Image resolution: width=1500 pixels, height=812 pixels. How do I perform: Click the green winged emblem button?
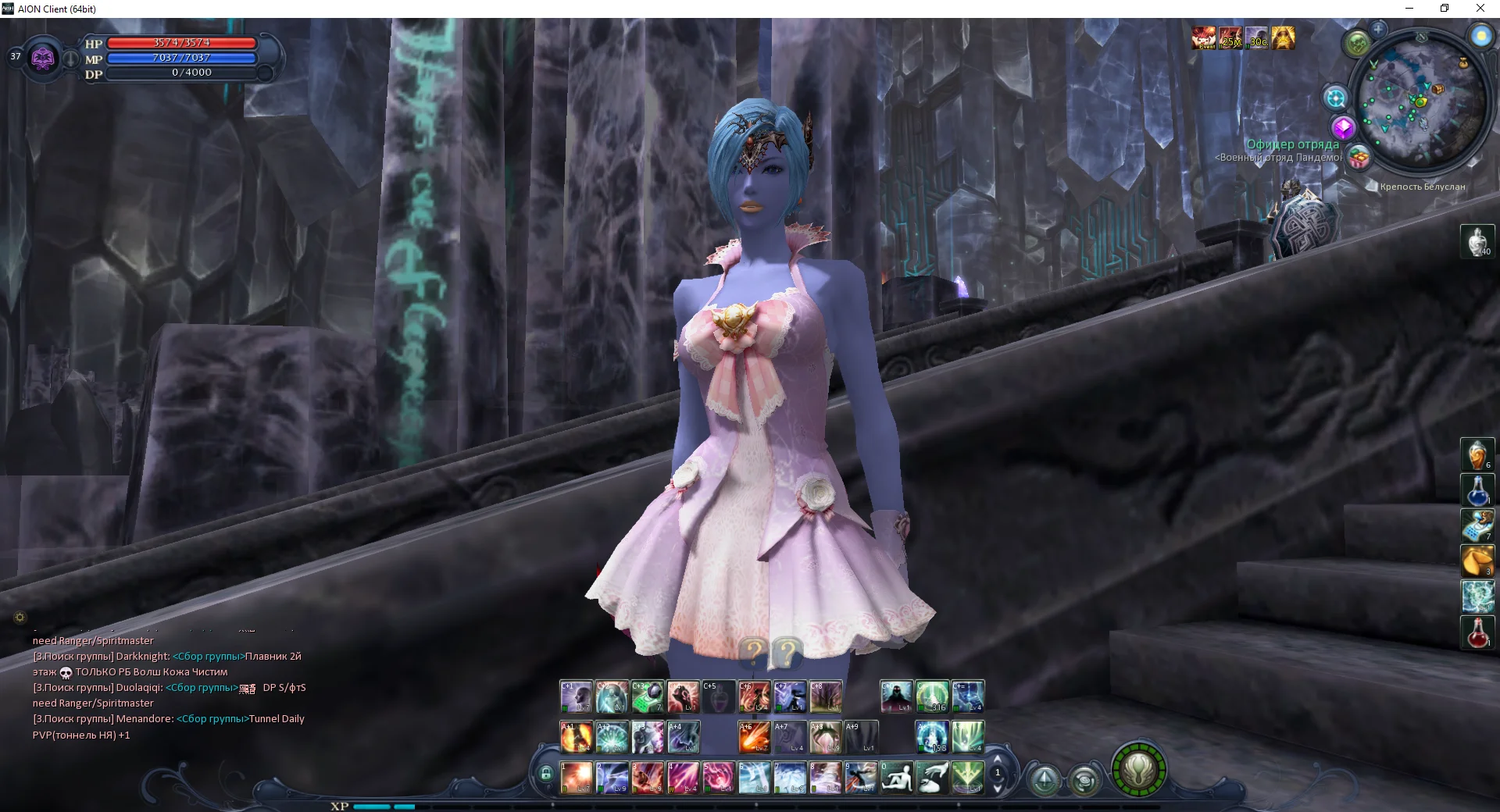tap(1138, 770)
